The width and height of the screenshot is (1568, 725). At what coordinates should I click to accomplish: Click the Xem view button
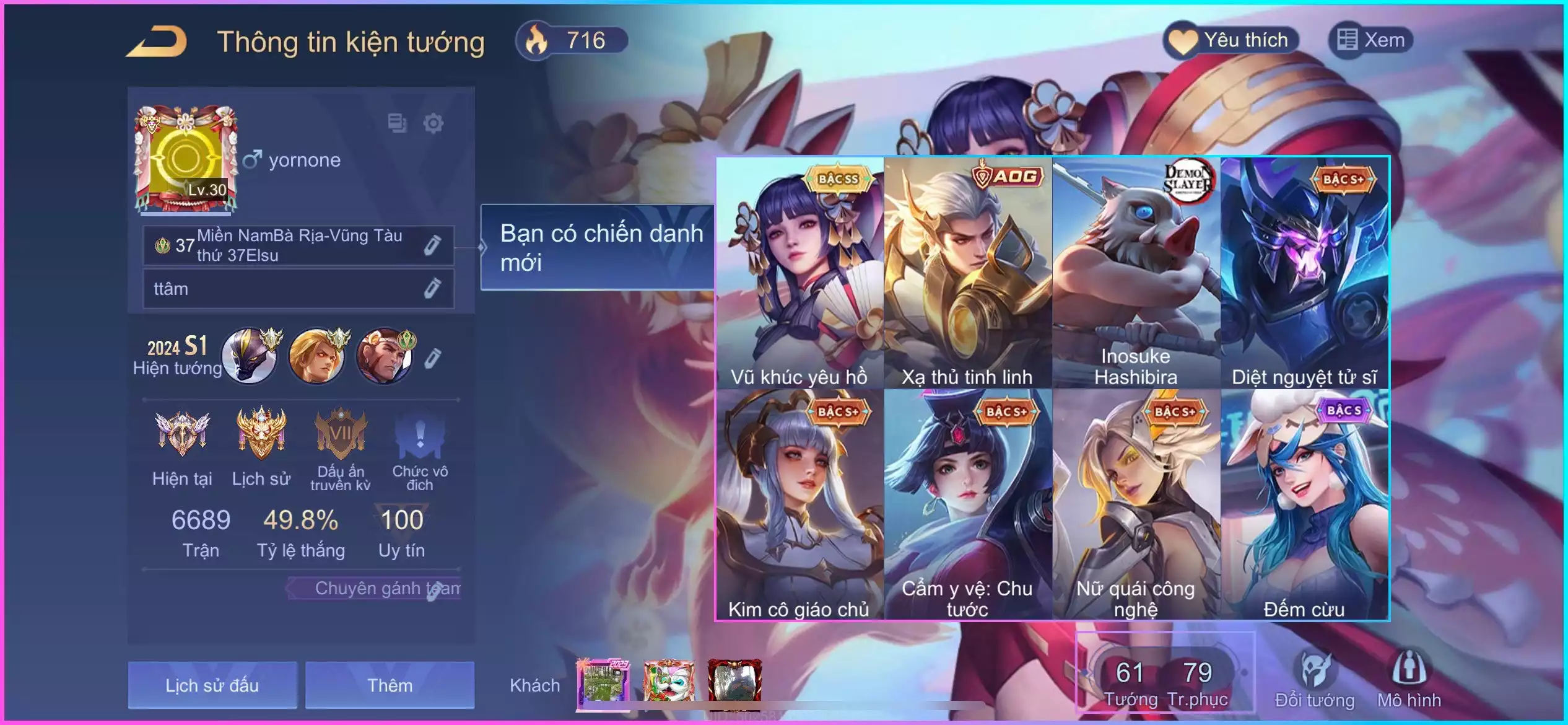point(1371,40)
